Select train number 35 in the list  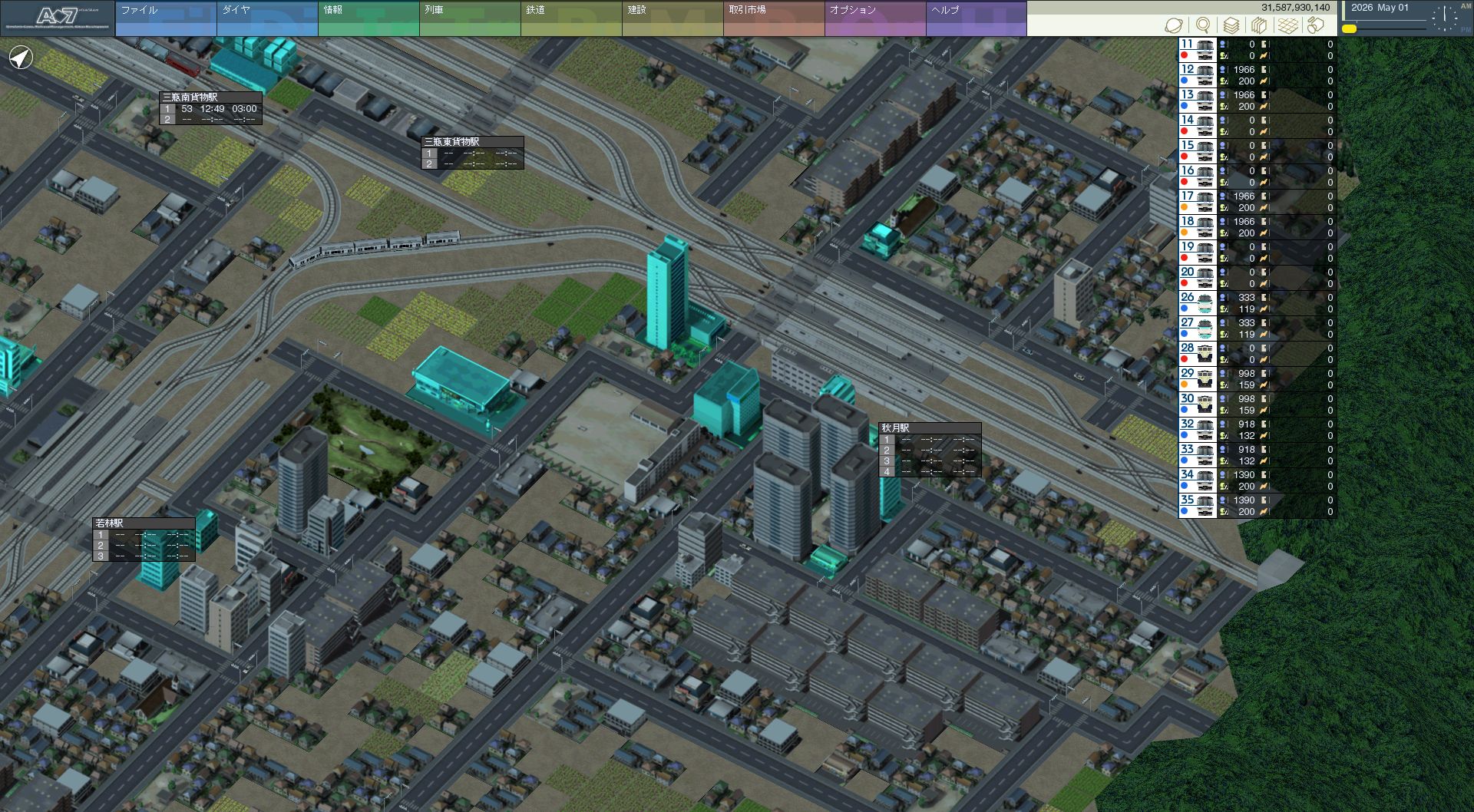(x=1197, y=505)
